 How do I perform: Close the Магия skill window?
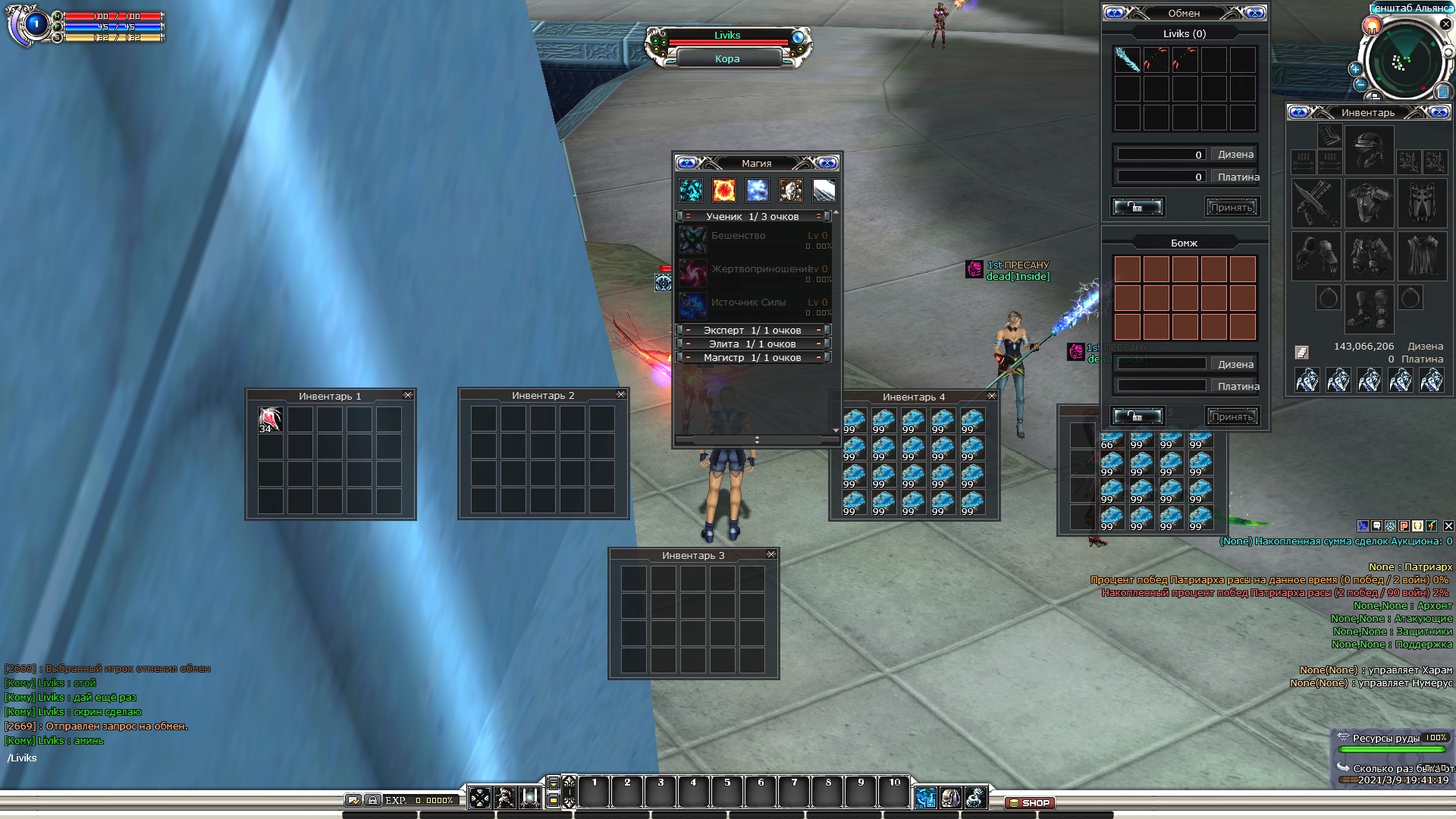(827, 163)
